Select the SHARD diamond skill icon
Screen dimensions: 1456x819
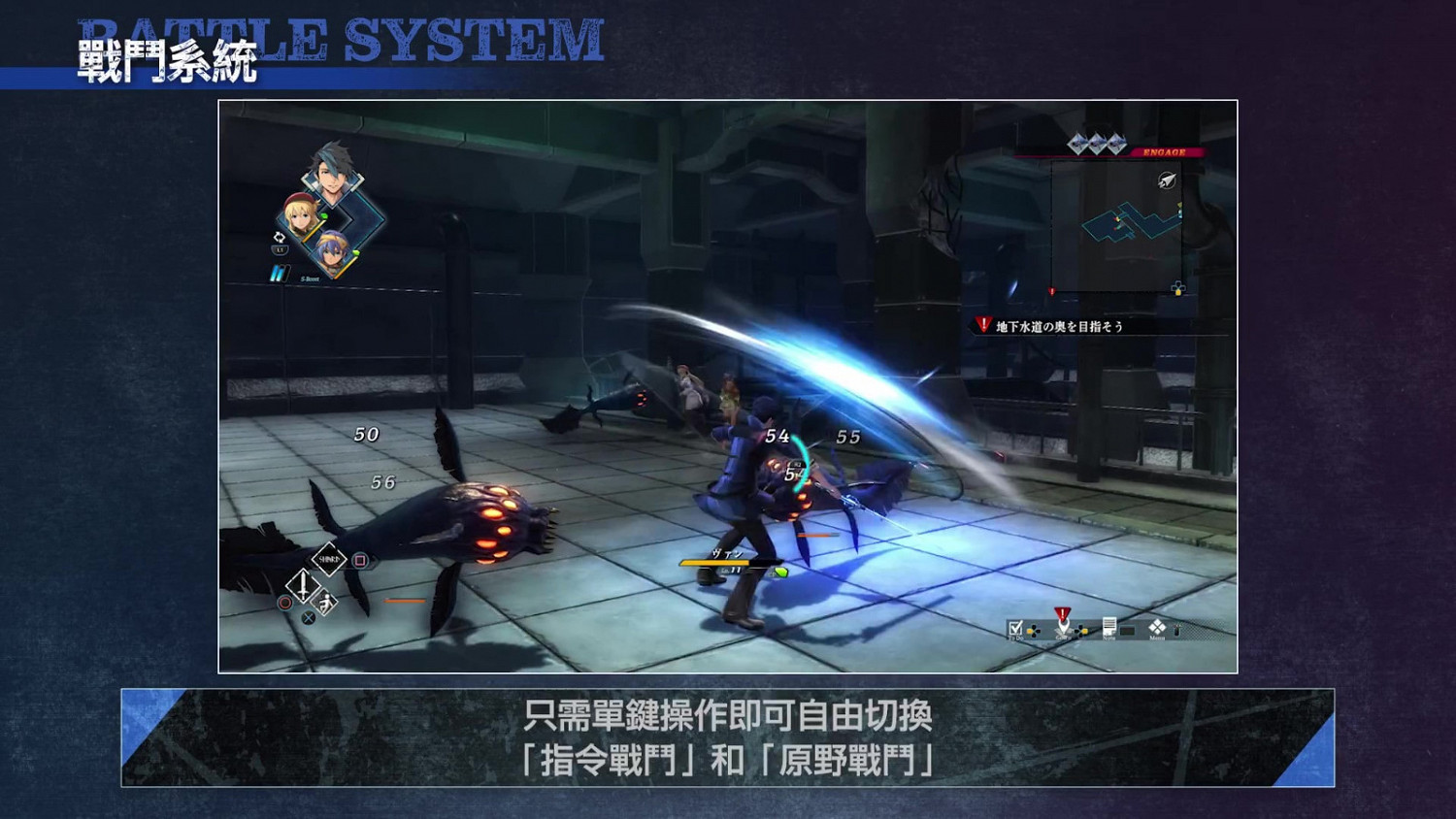click(x=328, y=559)
